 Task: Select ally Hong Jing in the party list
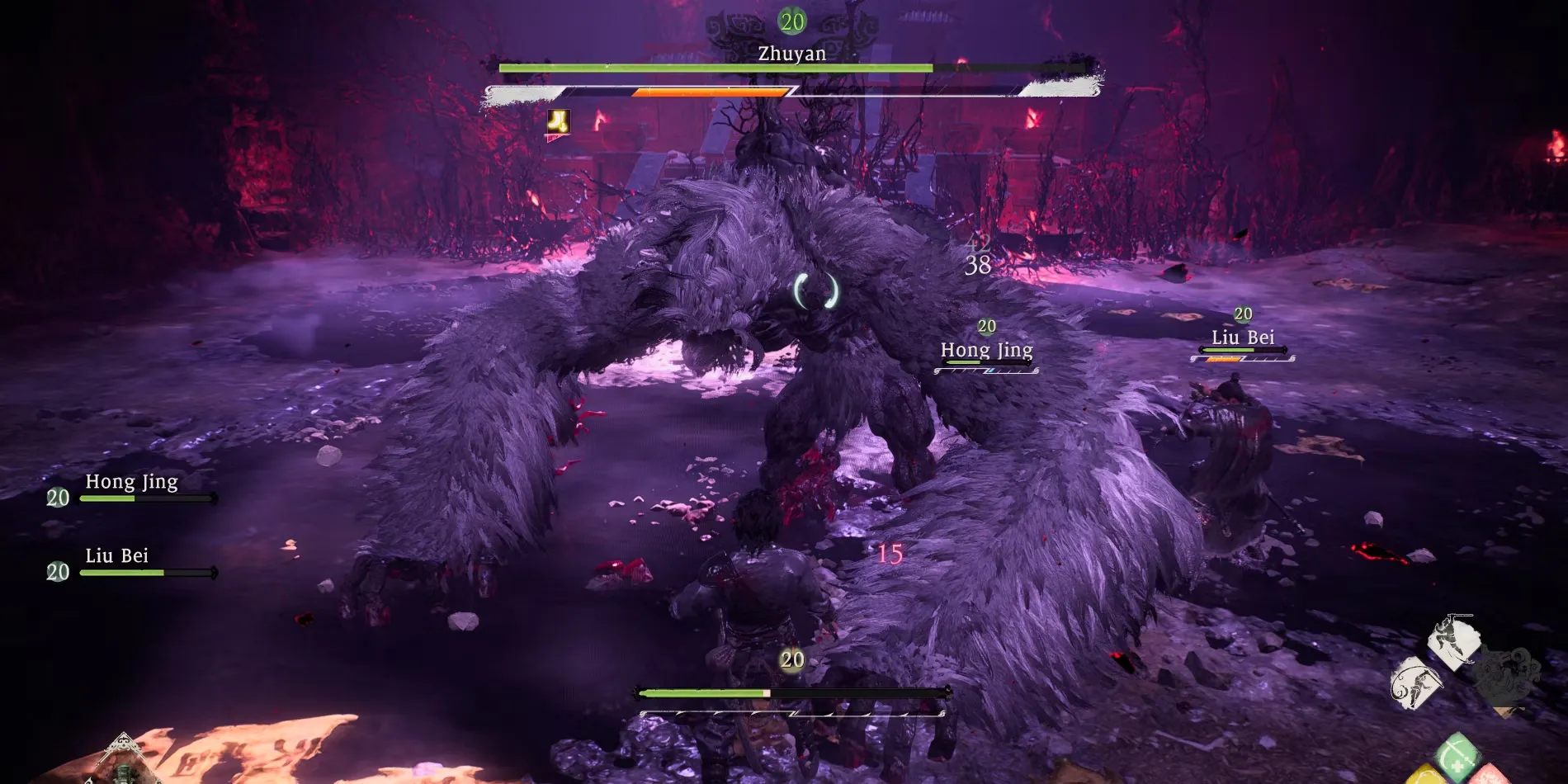(132, 483)
